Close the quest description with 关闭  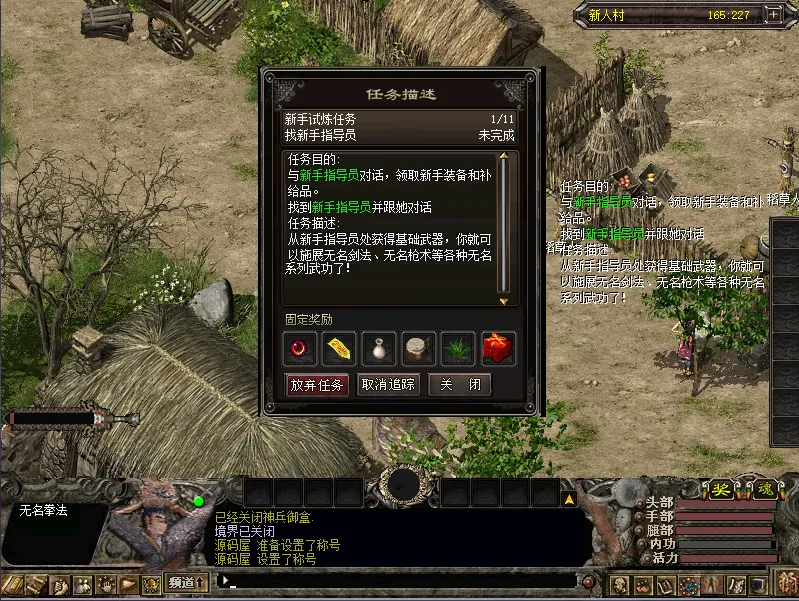pos(459,385)
